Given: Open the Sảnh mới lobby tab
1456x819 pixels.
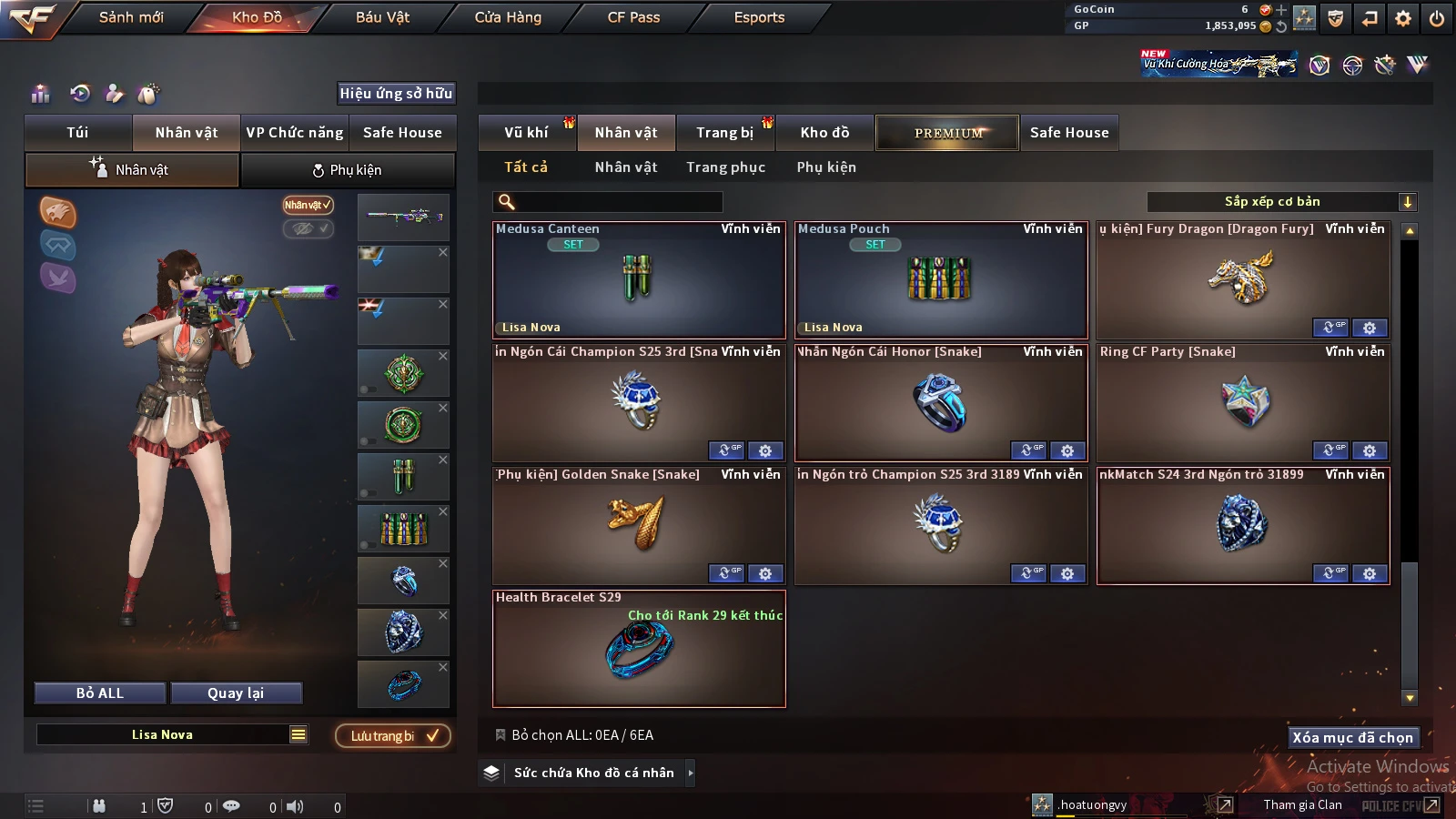Looking at the screenshot, I should click(131, 17).
